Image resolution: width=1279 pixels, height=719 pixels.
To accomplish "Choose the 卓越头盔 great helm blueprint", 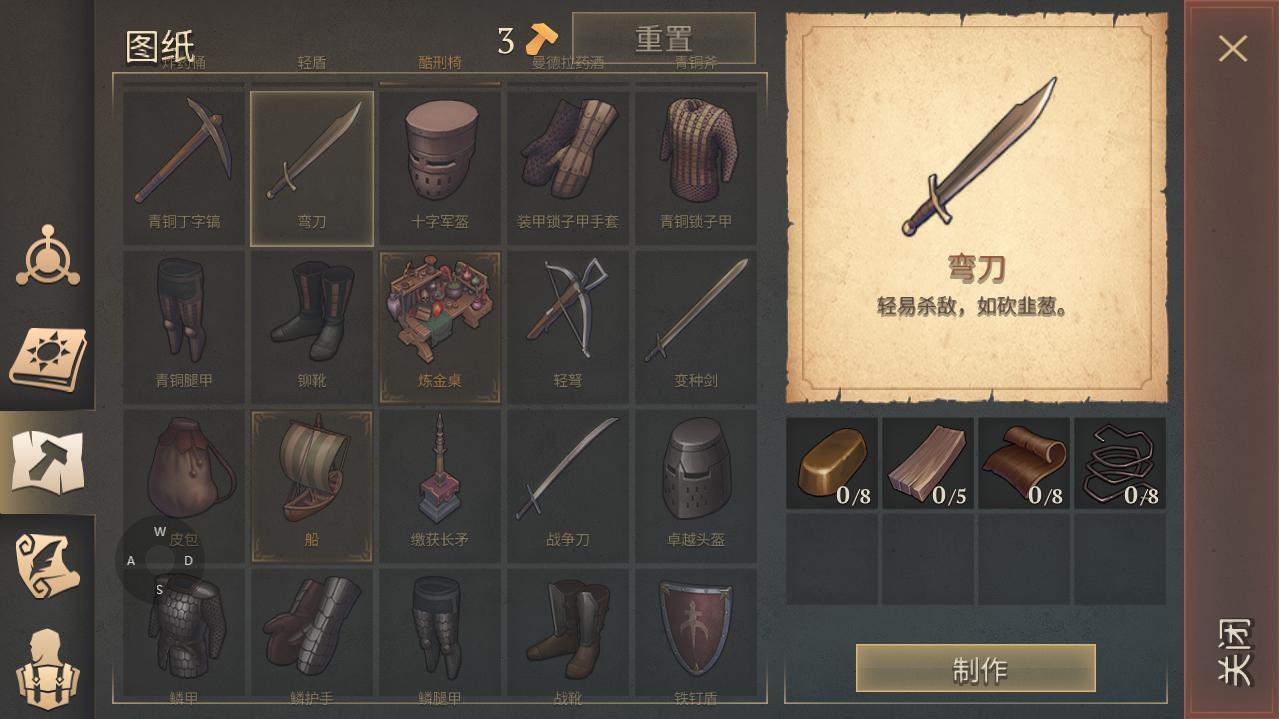I will pyautogui.click(x=696, y=485).
